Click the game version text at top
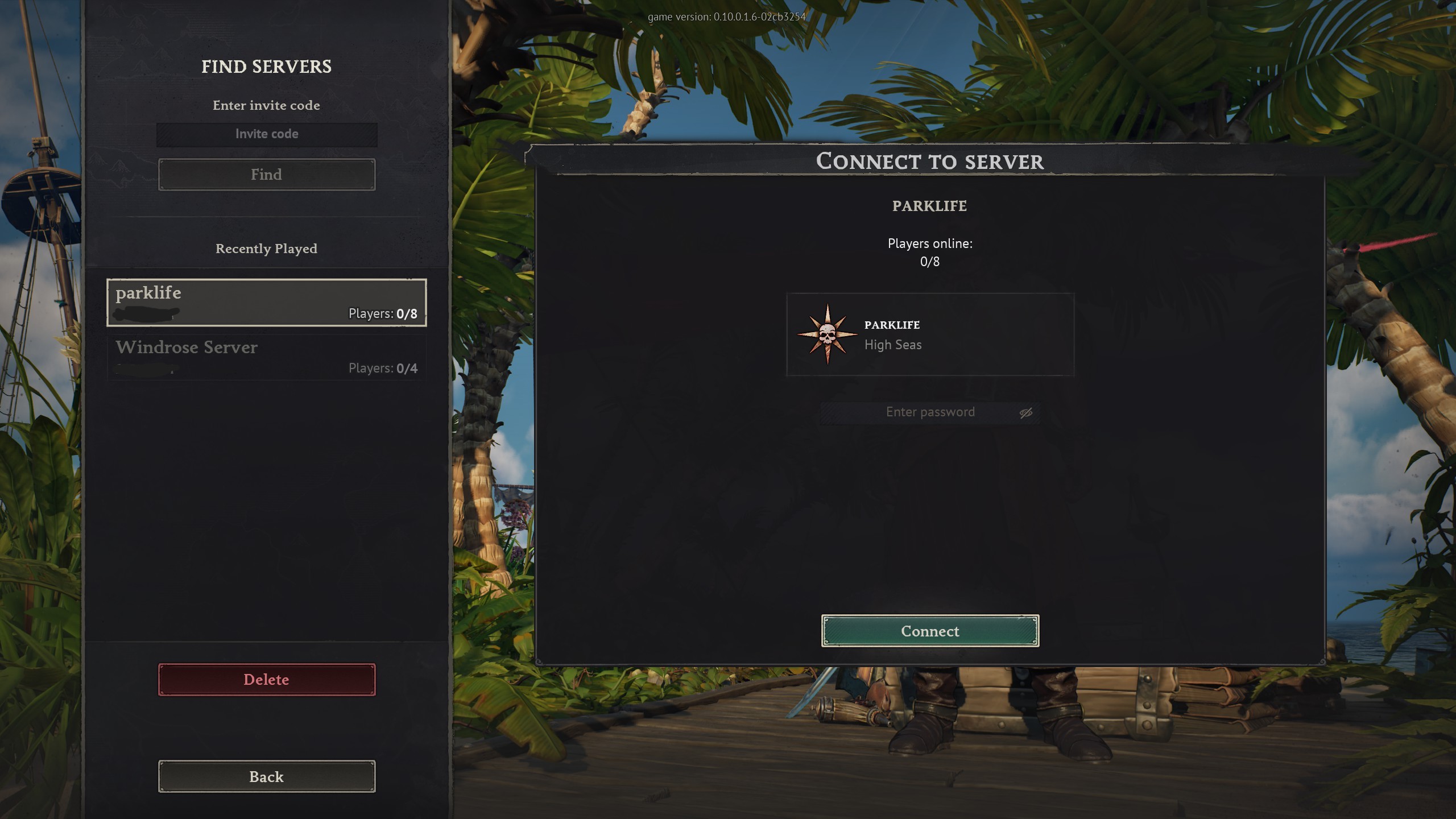 [x=727, y=16]
